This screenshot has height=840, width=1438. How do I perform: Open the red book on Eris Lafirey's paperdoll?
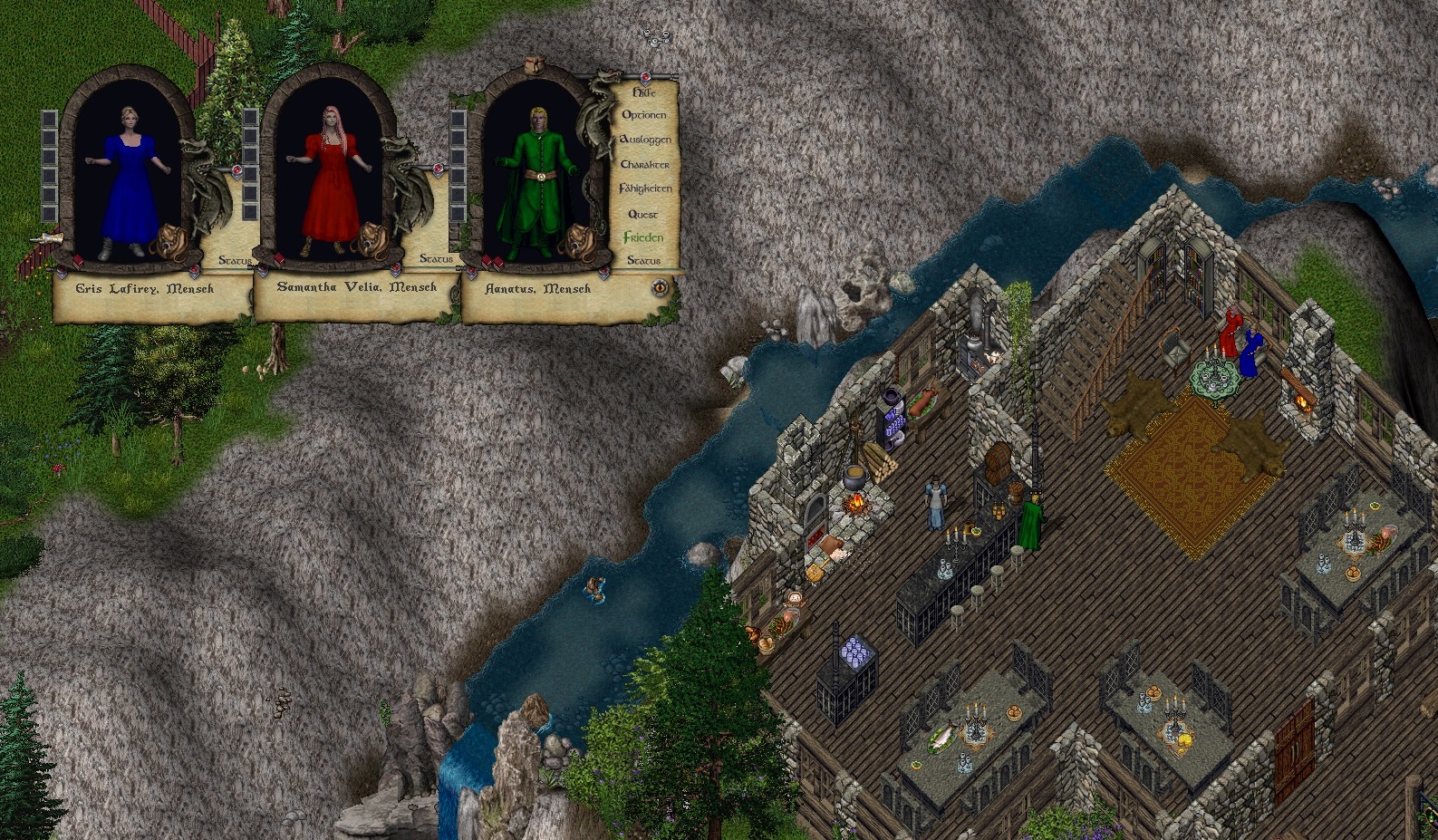click(77, 262)
